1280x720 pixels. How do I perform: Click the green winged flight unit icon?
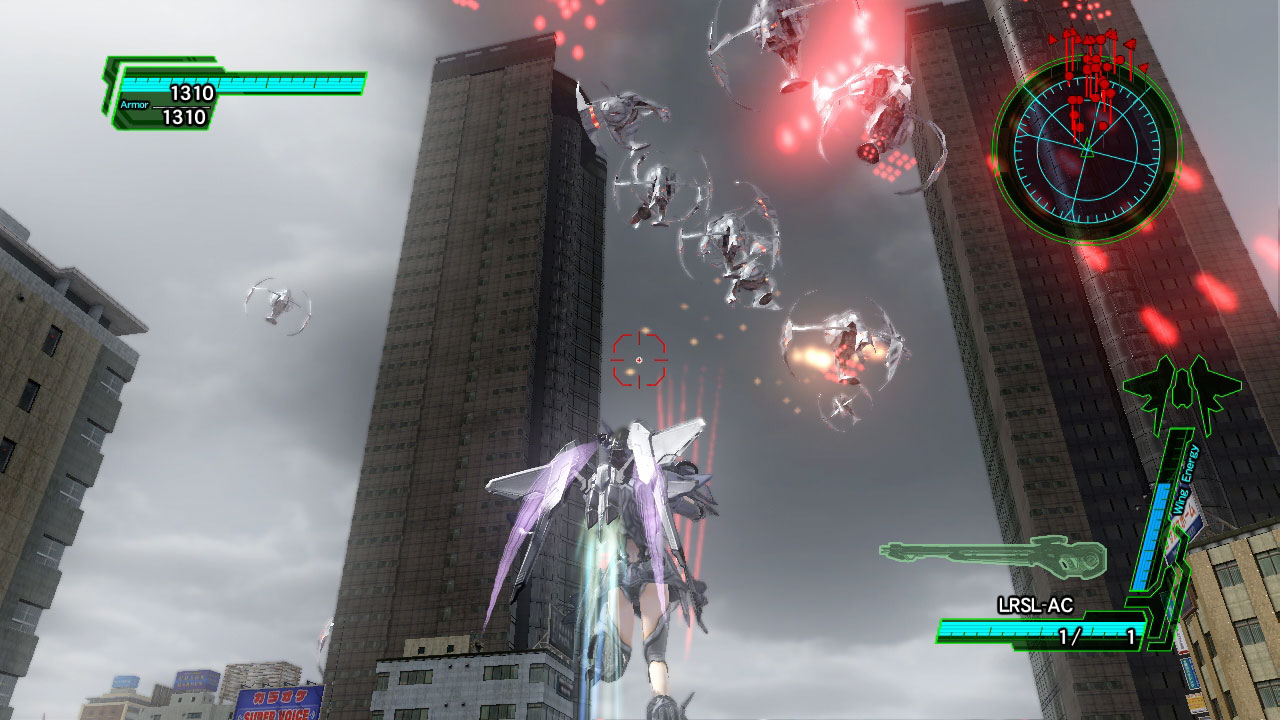click(1181, 390)
